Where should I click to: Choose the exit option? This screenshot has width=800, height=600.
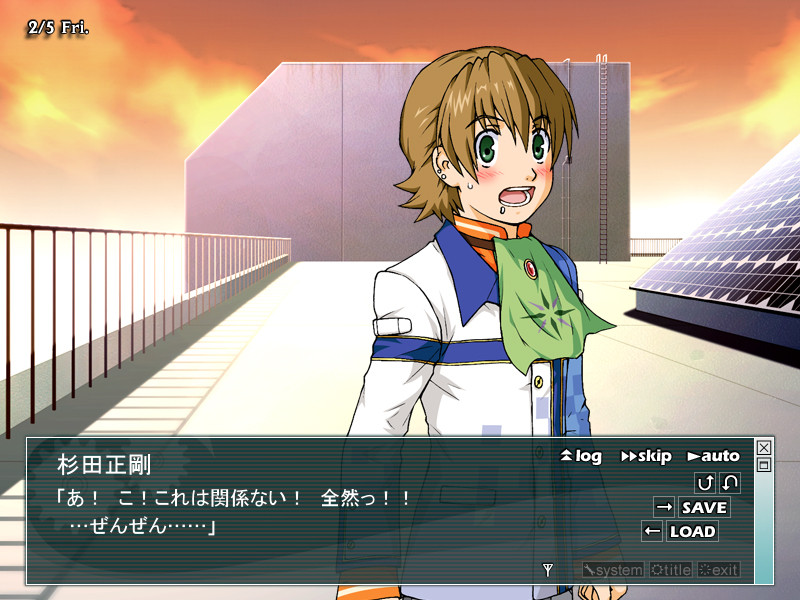(x=719, y=570)
